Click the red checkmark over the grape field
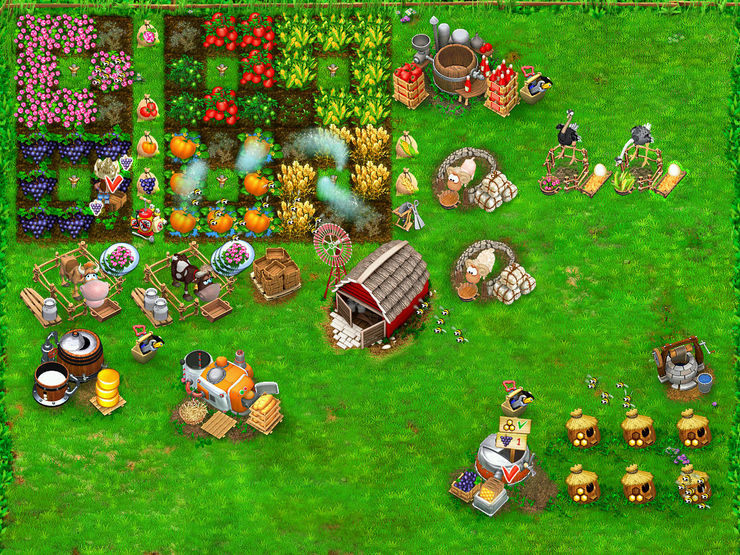740x555 pixels. 114,183
